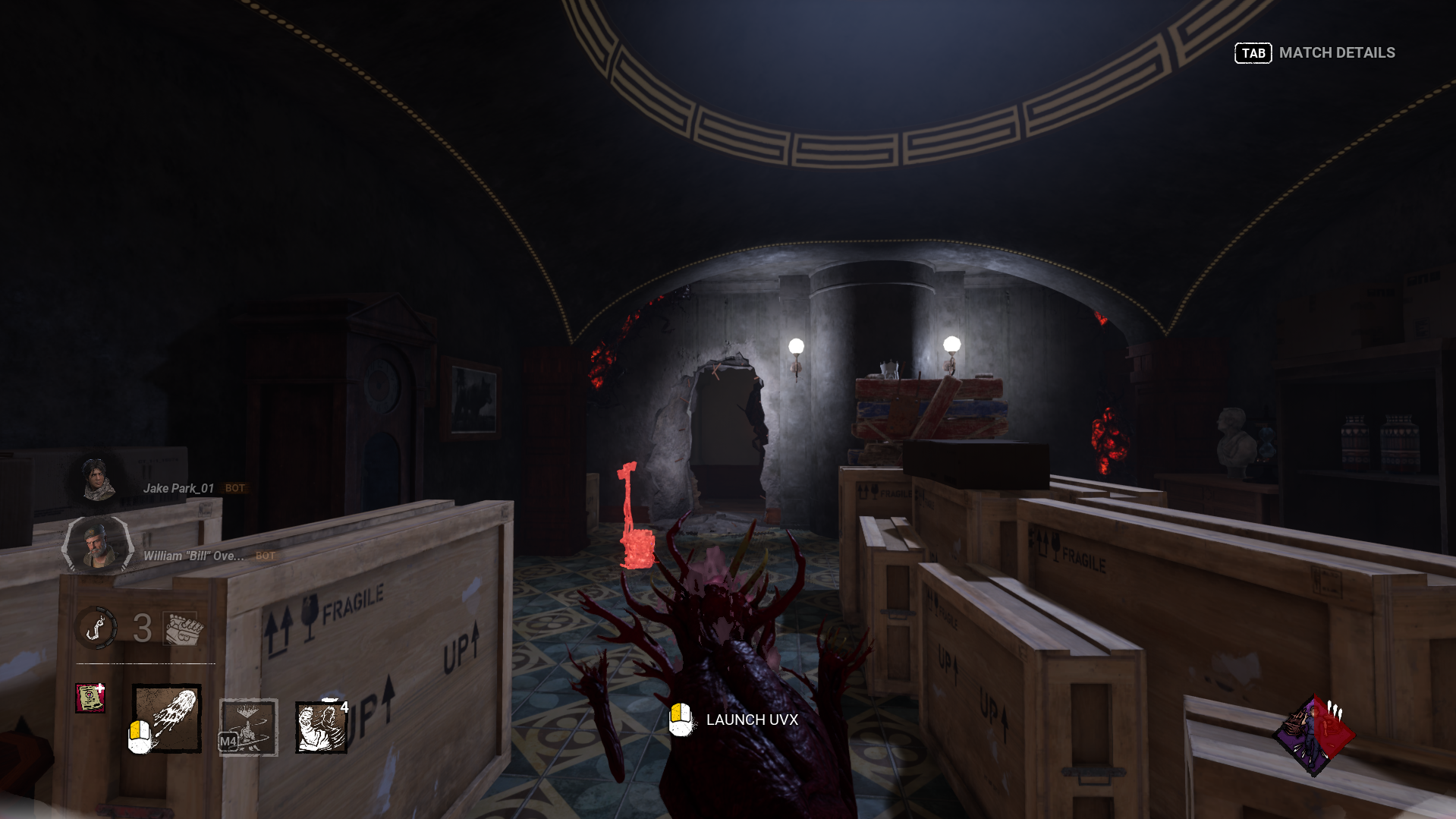Click the generator objective icon
This screenshot has height=819, width=1456.
coord(183,628)
